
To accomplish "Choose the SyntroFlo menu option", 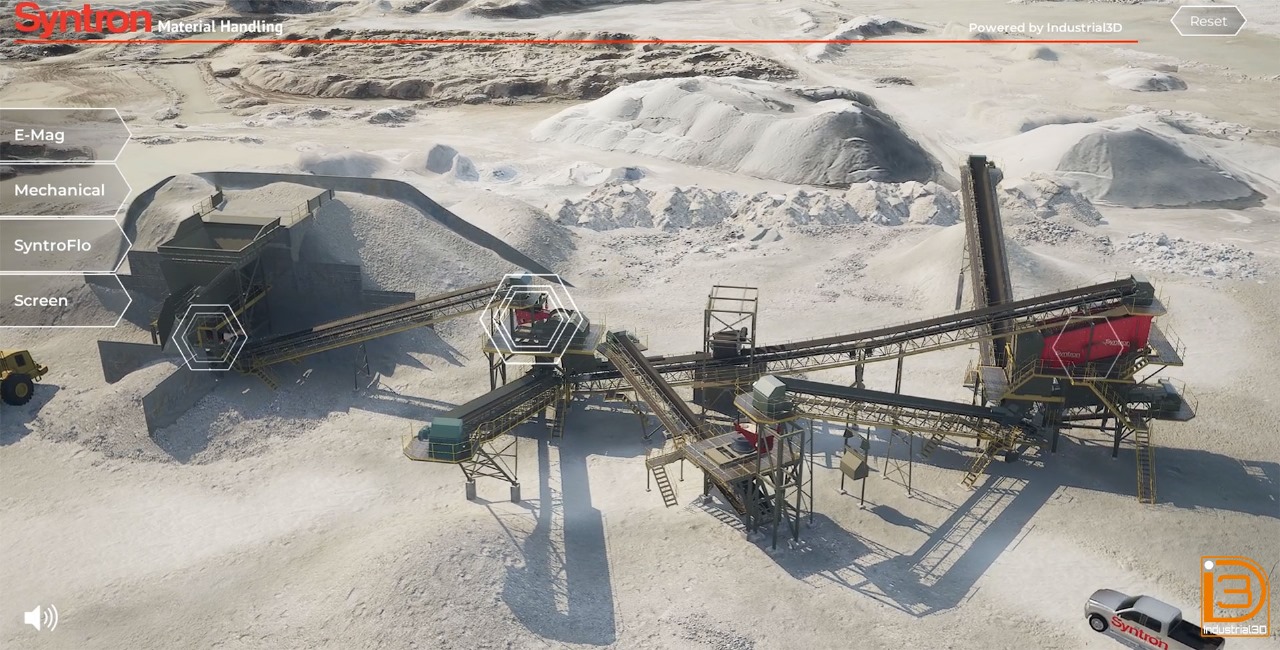I will (x=58, y=245).
